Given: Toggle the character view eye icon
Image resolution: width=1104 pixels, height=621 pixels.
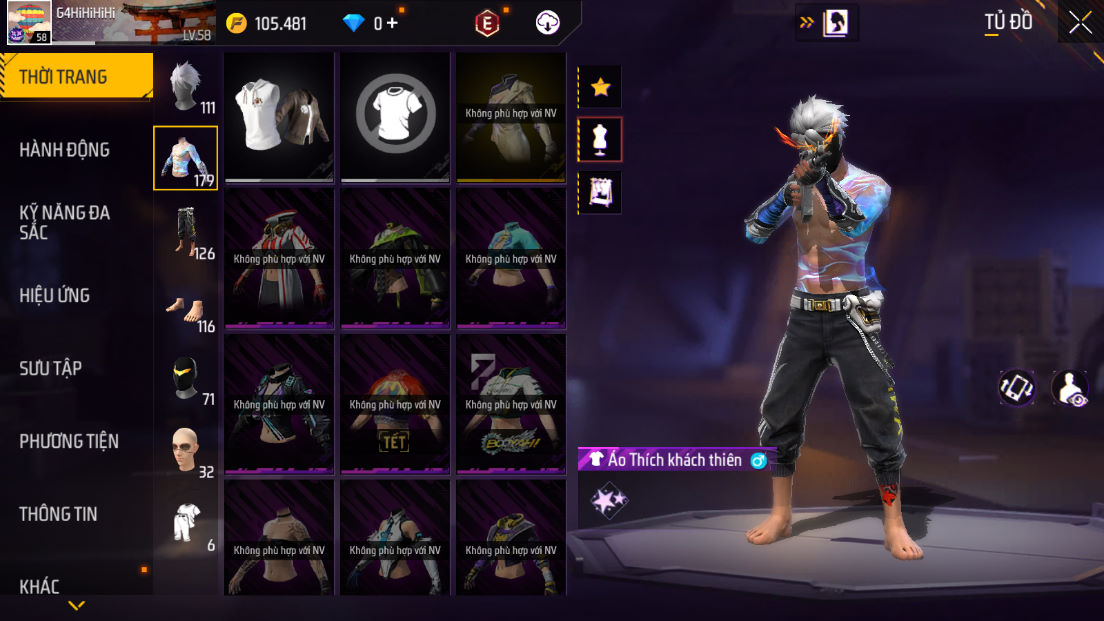Looking at the screenshot, I should [x=1071, y=388].
